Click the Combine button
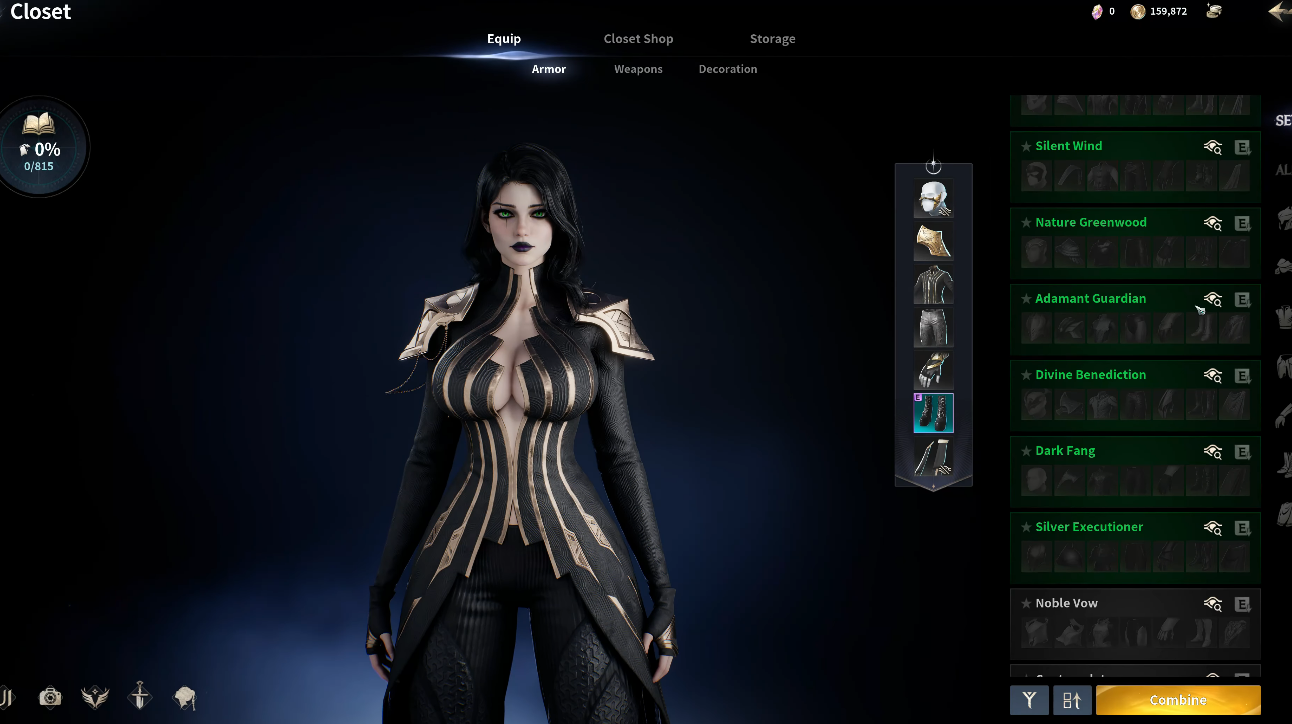Viewport: 1292px width, 724px height. coord(1177,700)
